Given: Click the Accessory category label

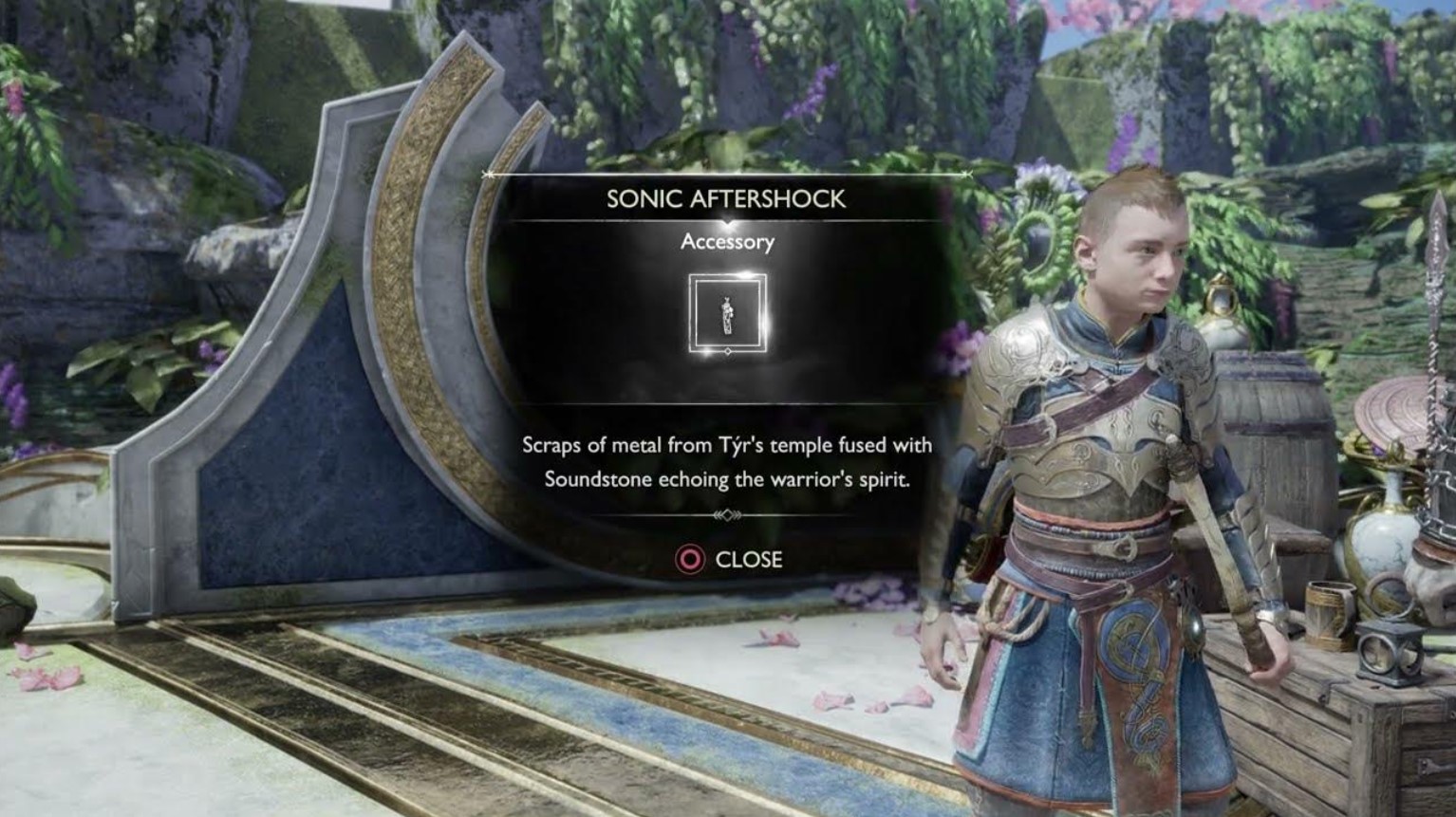Looking at the screenshot, I should (x=727, y=243).
